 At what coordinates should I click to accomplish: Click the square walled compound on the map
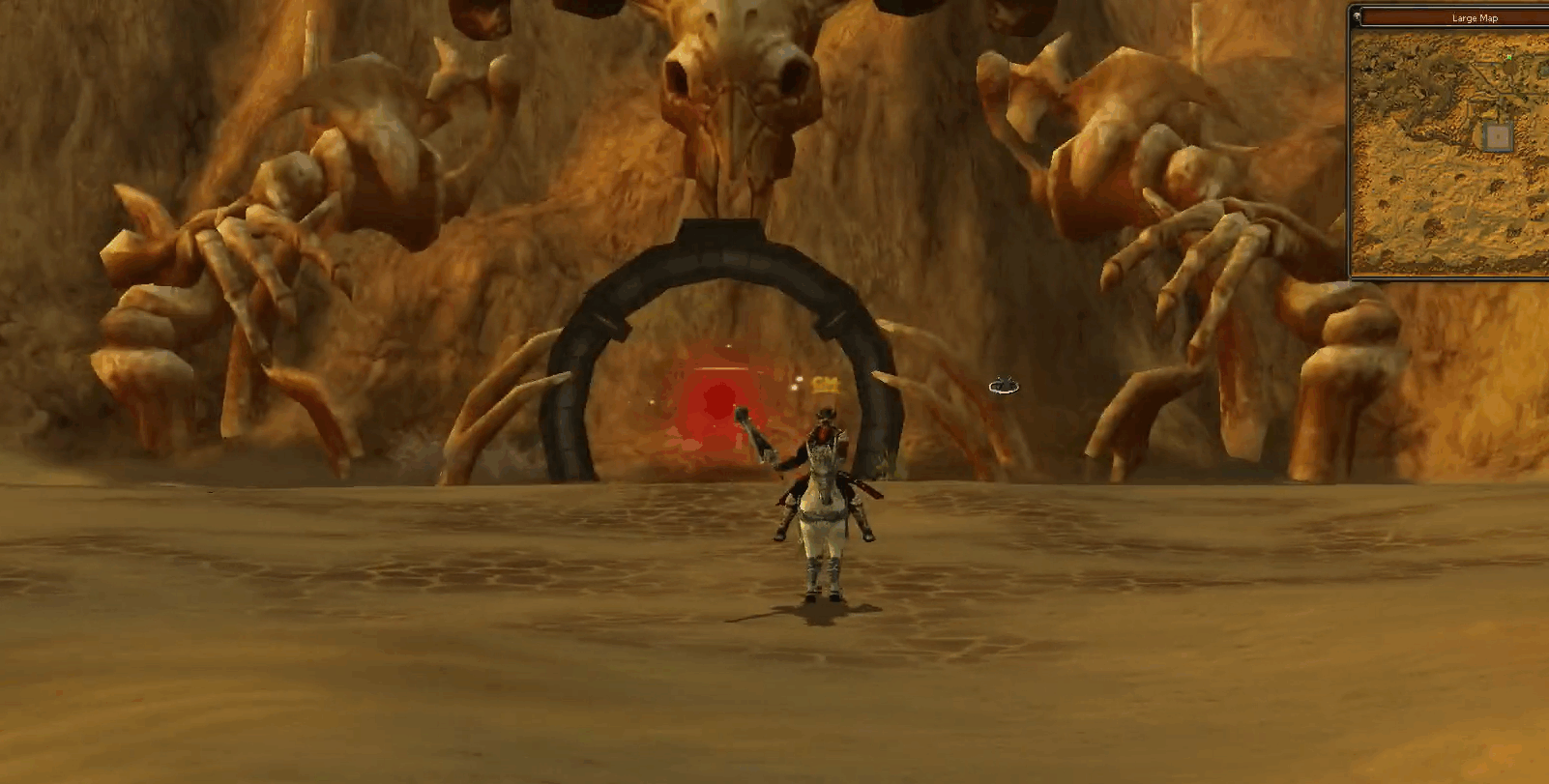pos(1498,136)
